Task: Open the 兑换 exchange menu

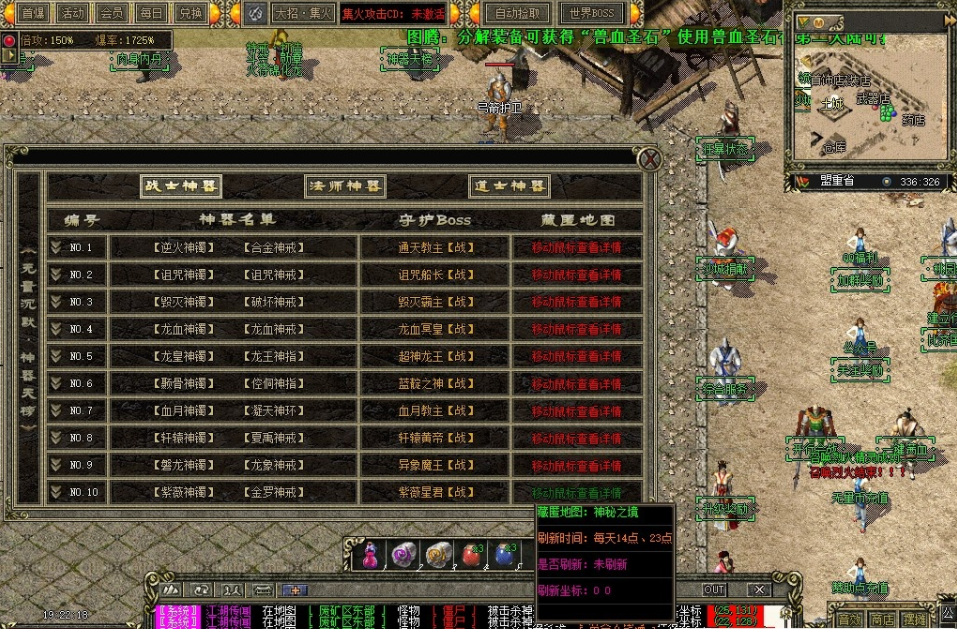Action: pyautogui.click(x=189, y=13)
